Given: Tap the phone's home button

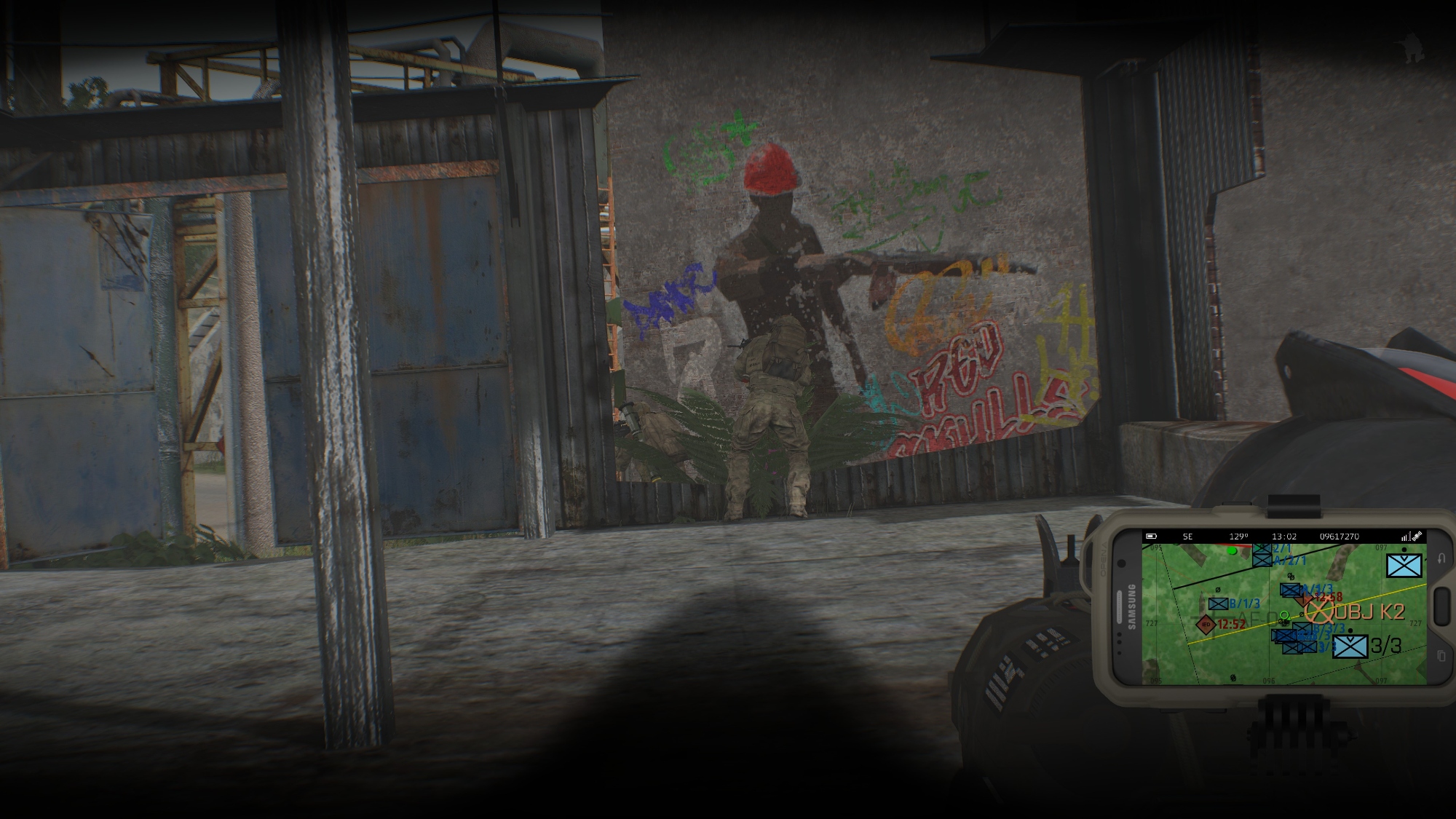Looking at the screenshot, I should (1441, 606).
